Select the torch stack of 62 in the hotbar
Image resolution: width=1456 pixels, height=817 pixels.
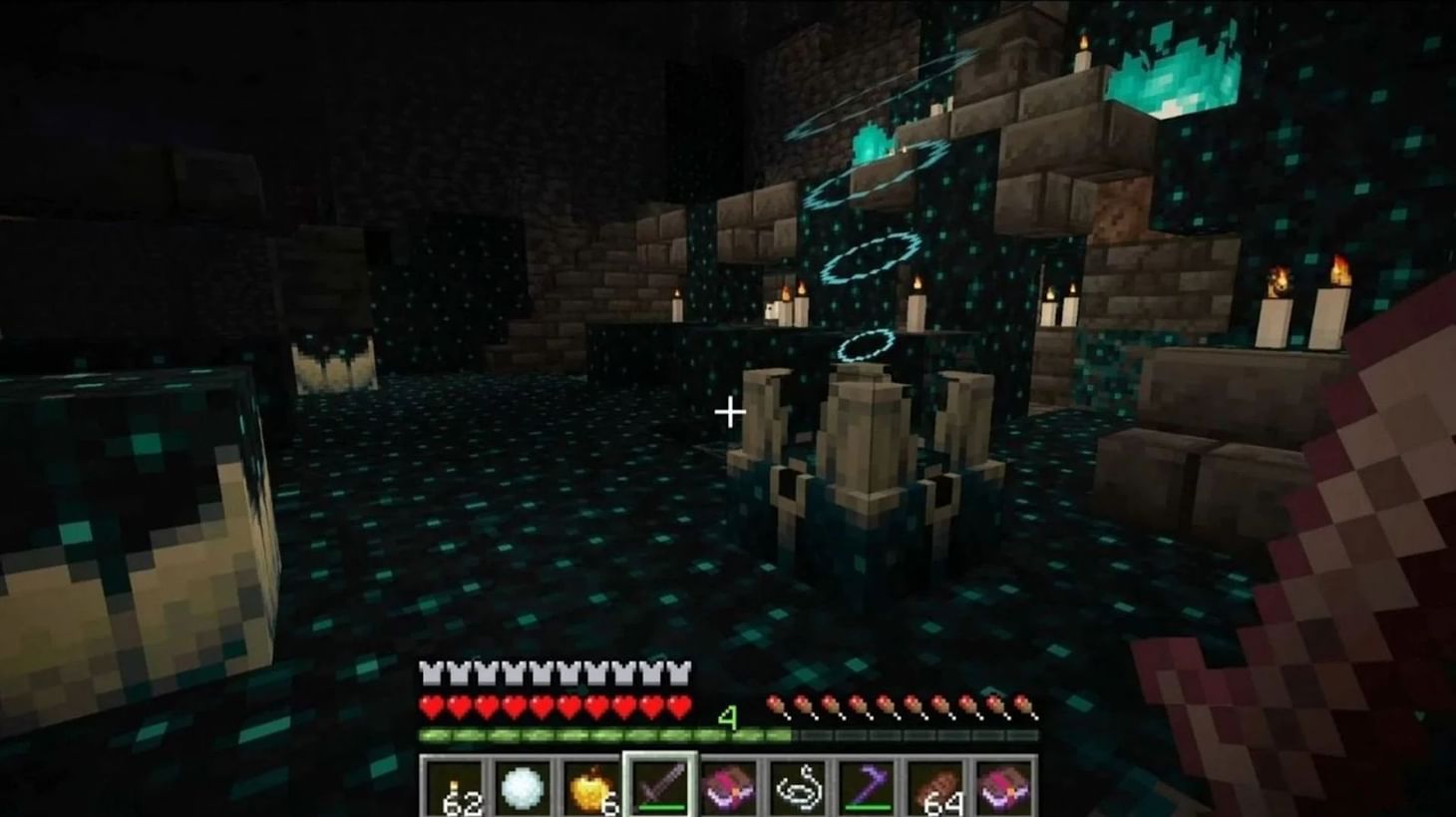tap(455, 788)
